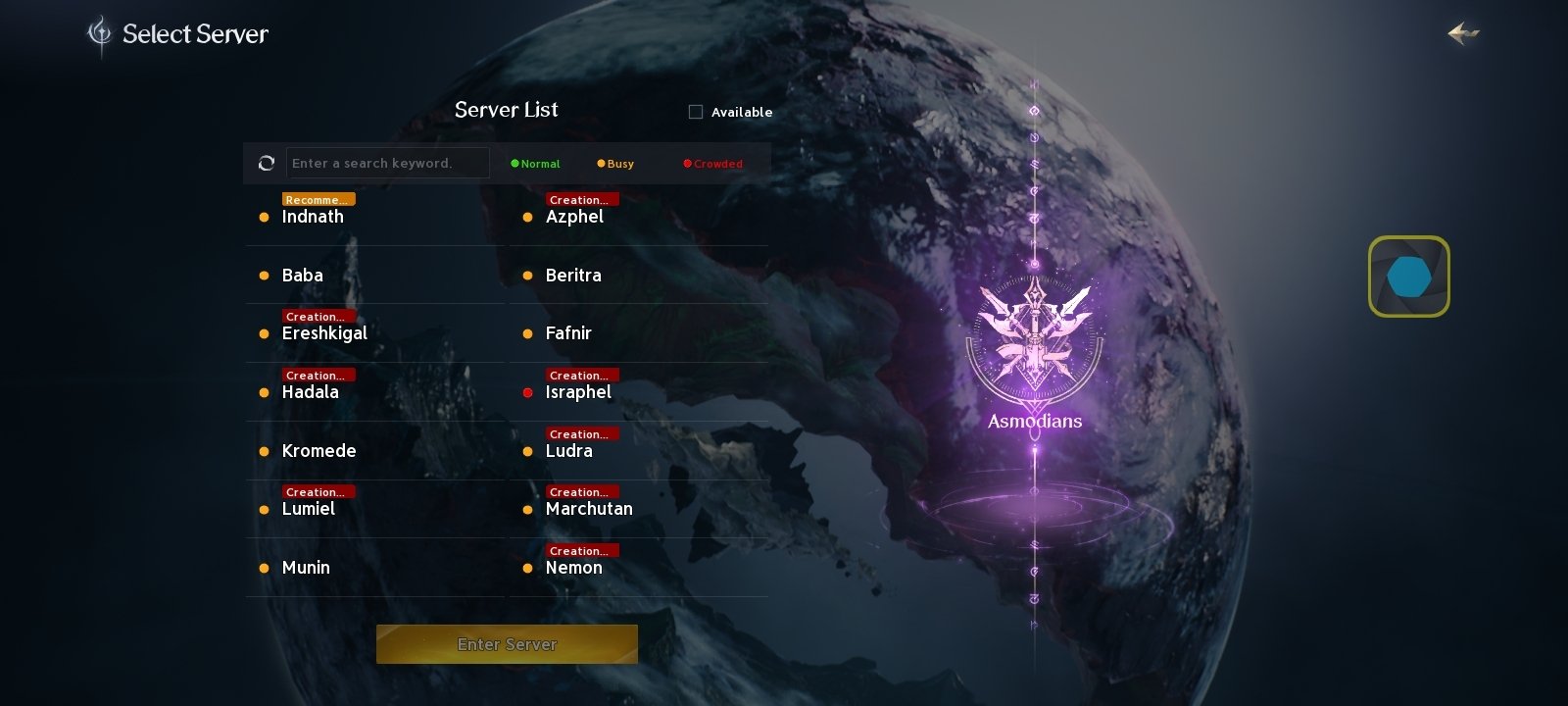Focus the server search keyword field
This screenshot has width=1568, height=706.
[x=387, y=163]
